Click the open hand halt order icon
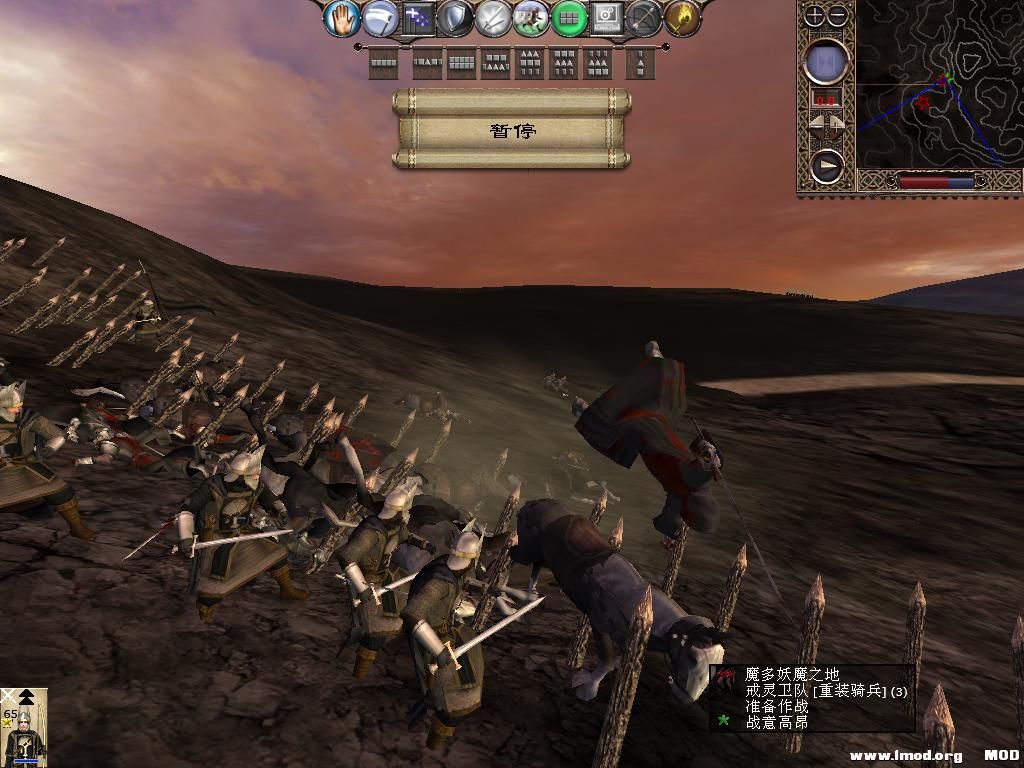 [x=342, y=18]
